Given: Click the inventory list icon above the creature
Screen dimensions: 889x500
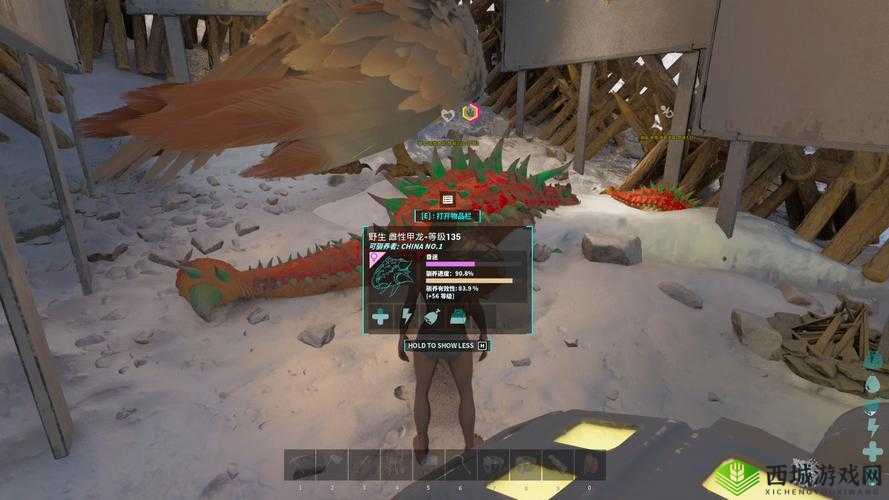Looking at the screenshot, I should click(447, 200).
